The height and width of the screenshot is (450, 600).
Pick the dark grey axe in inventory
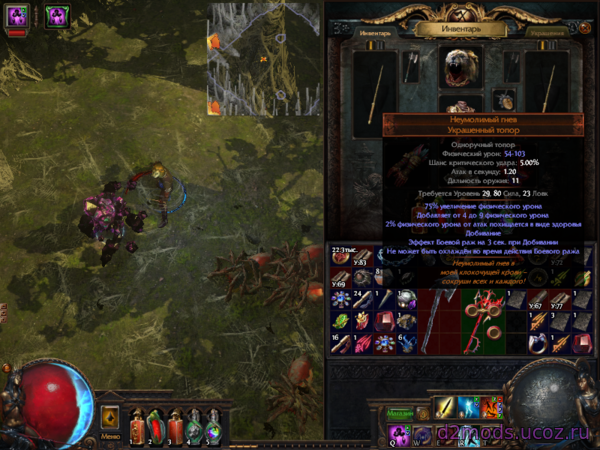point(436,316)
